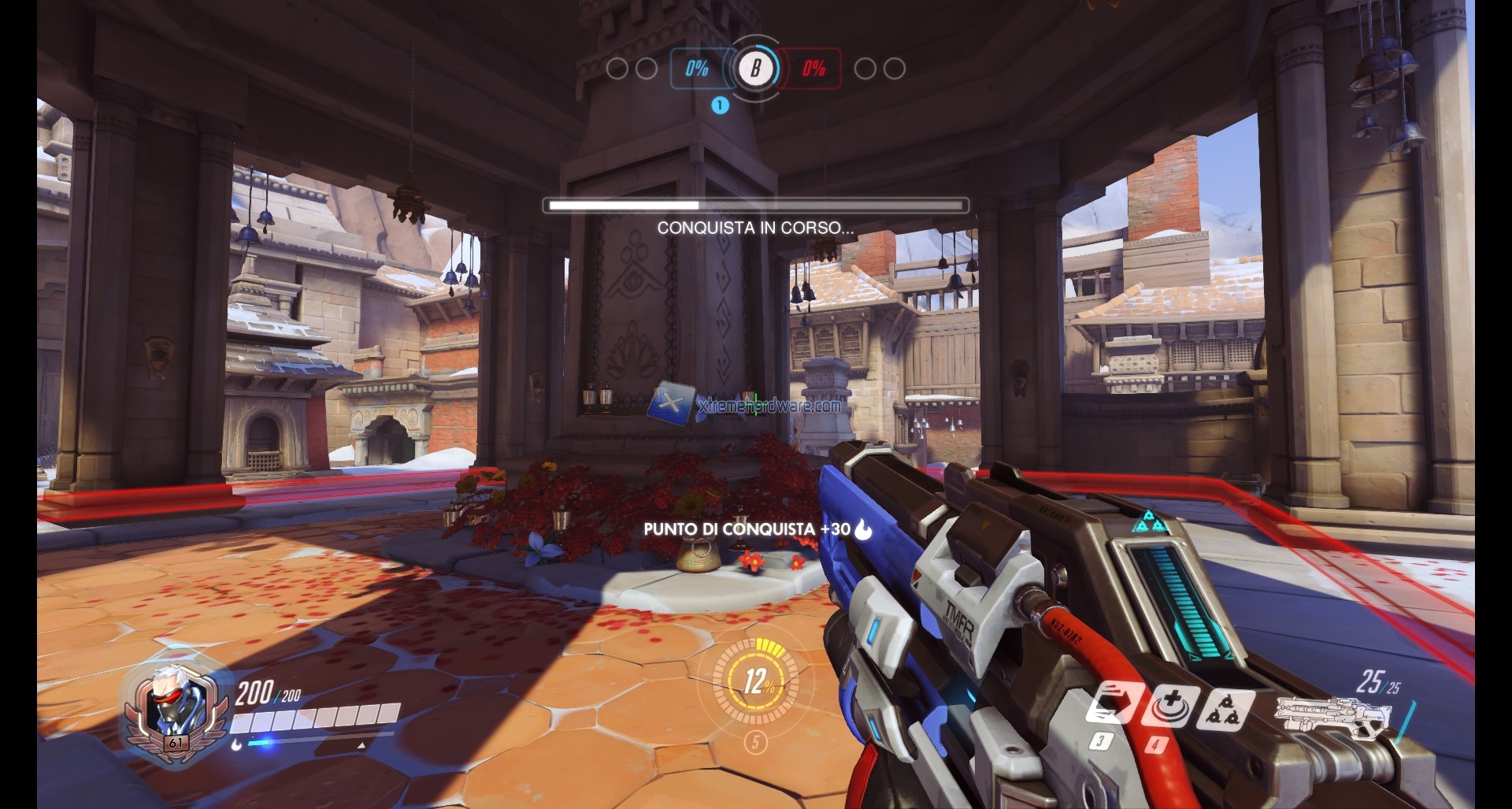Select the CONQUISTA IN CORSO label

754,228
